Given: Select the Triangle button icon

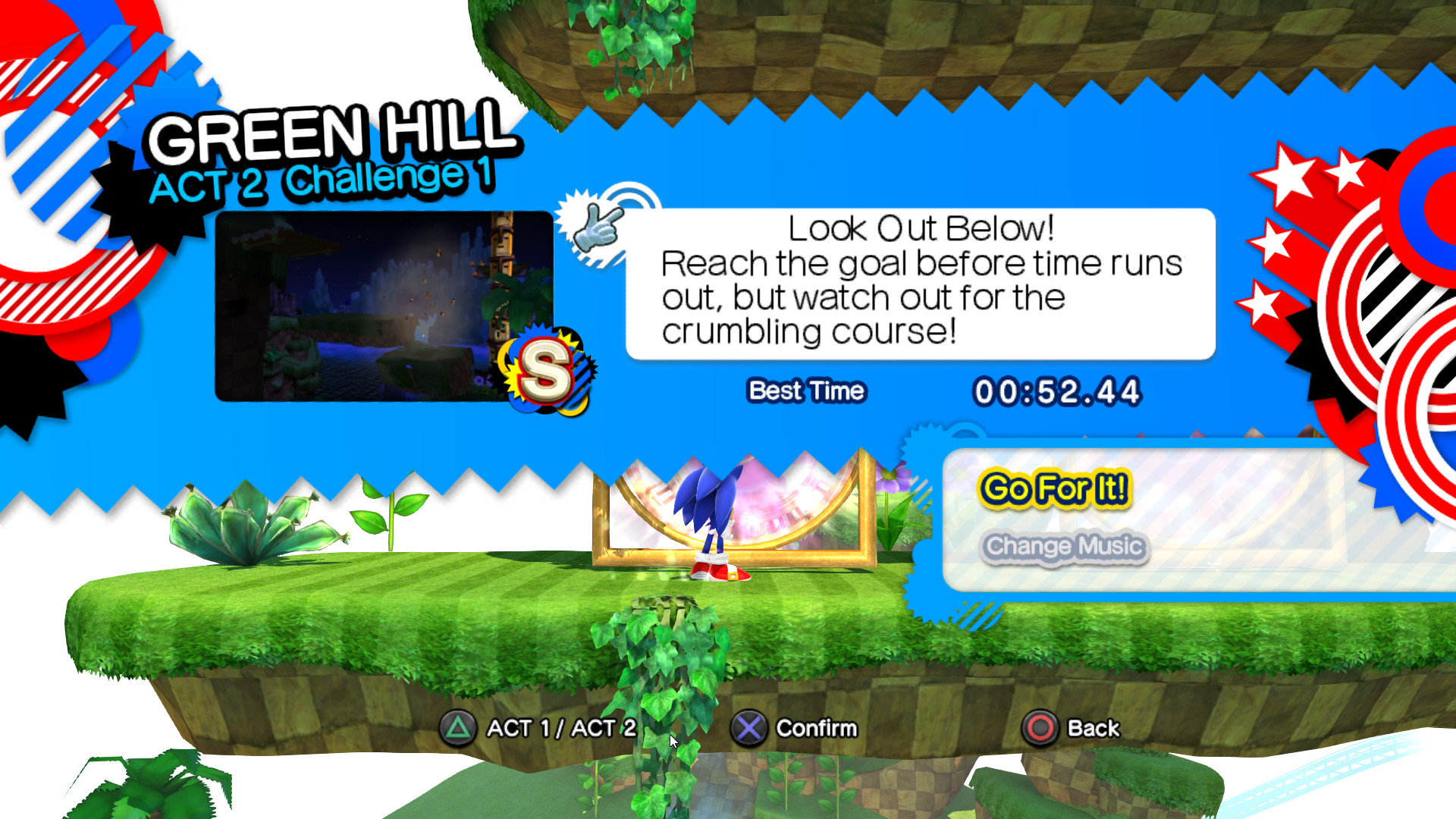Looking at the screenshot, I should click(460, 728).
